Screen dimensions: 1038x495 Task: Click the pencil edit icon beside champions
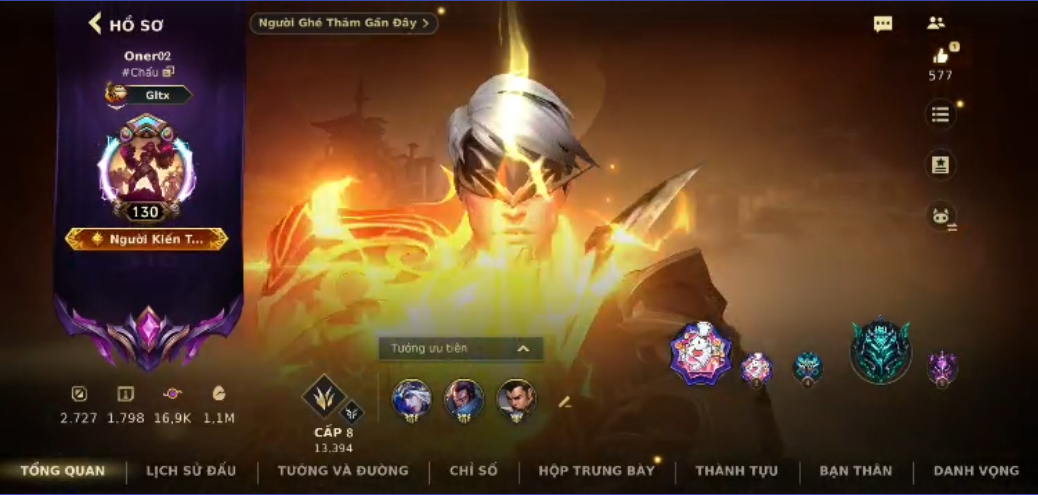pos(564,402)
